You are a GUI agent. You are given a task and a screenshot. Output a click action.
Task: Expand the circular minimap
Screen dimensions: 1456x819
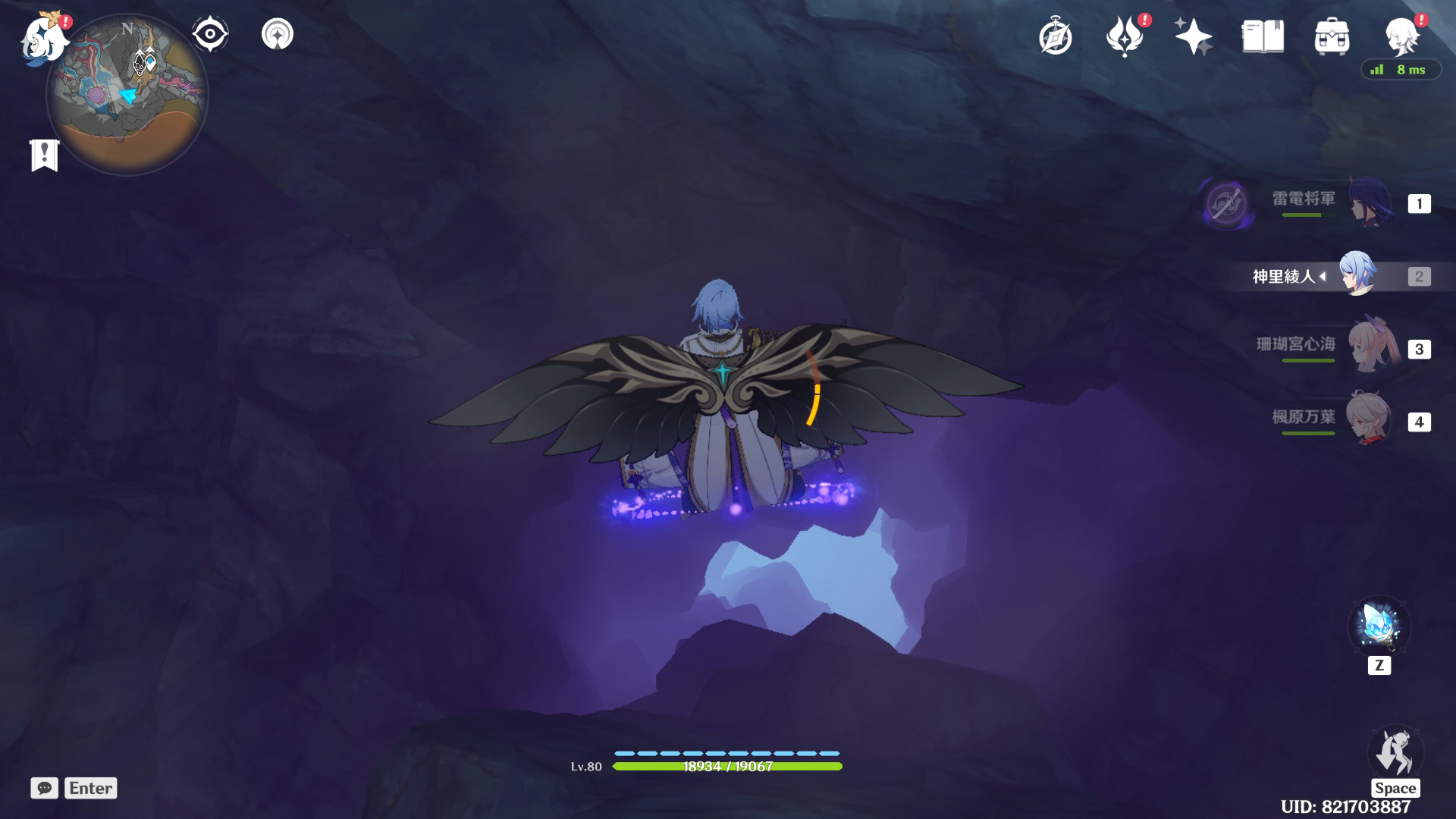coord(127,96)
